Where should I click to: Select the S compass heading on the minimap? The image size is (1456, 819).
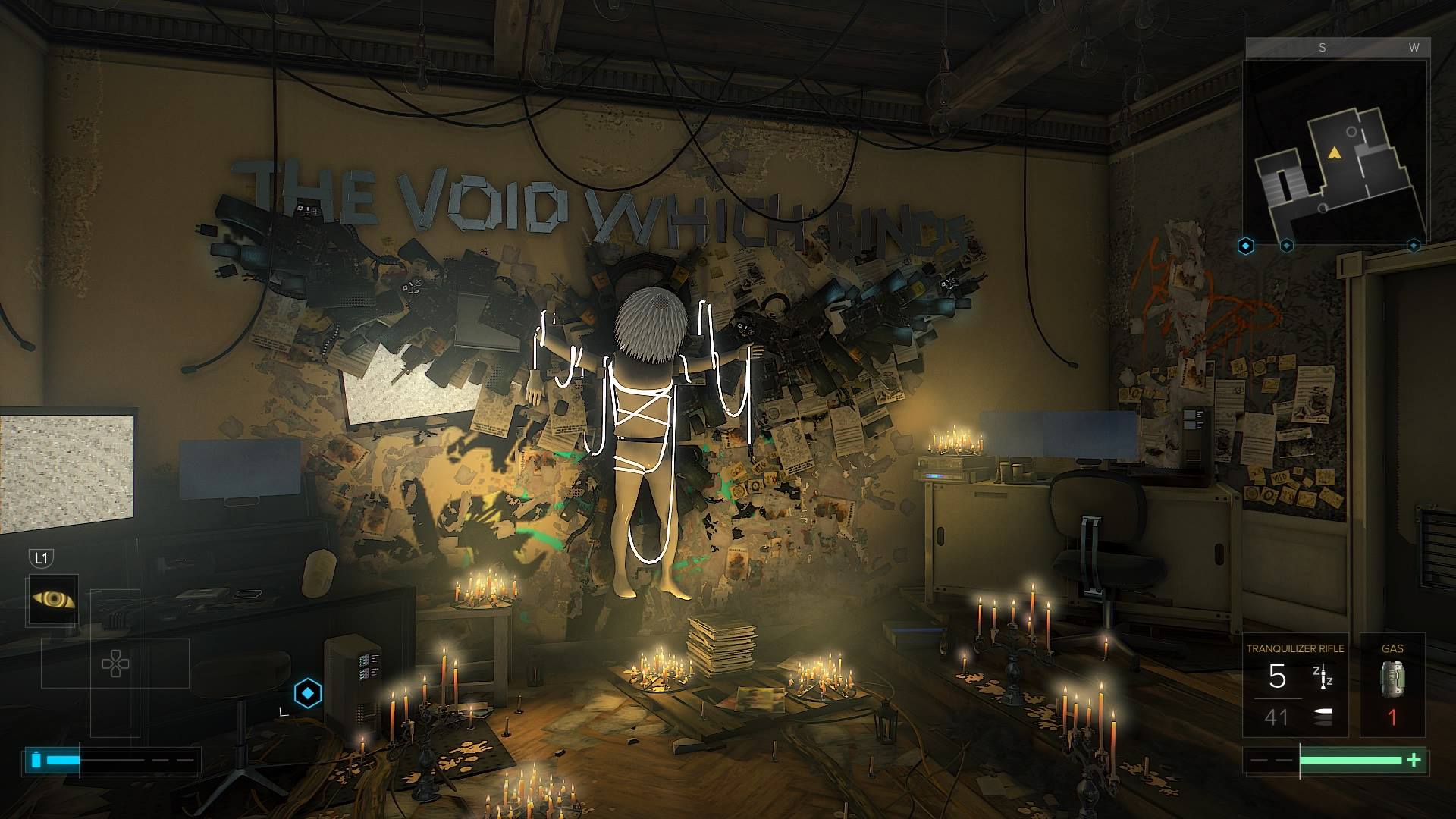coord(1323,47)
